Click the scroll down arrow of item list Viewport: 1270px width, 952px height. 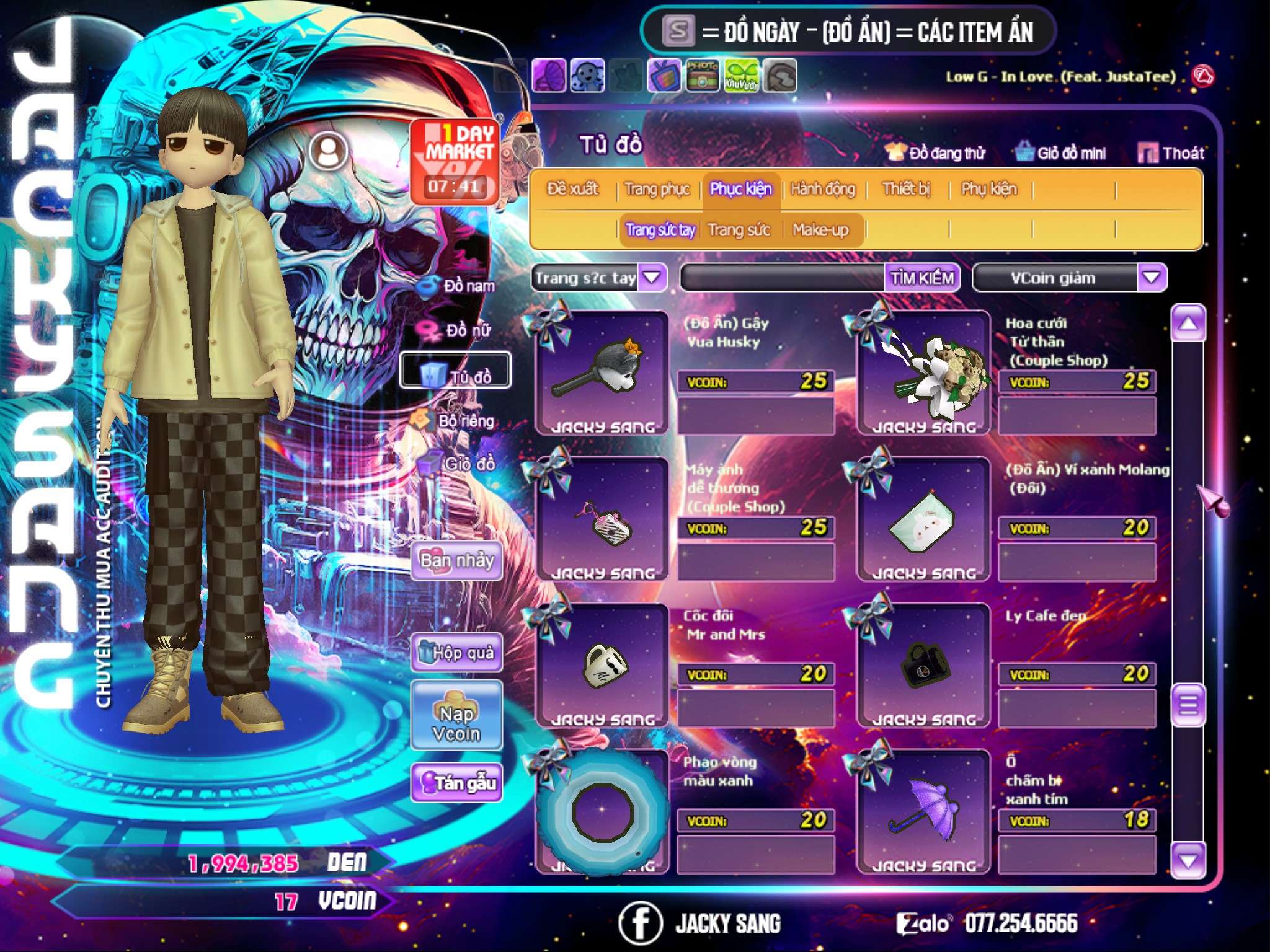[x=1188, y=860]
